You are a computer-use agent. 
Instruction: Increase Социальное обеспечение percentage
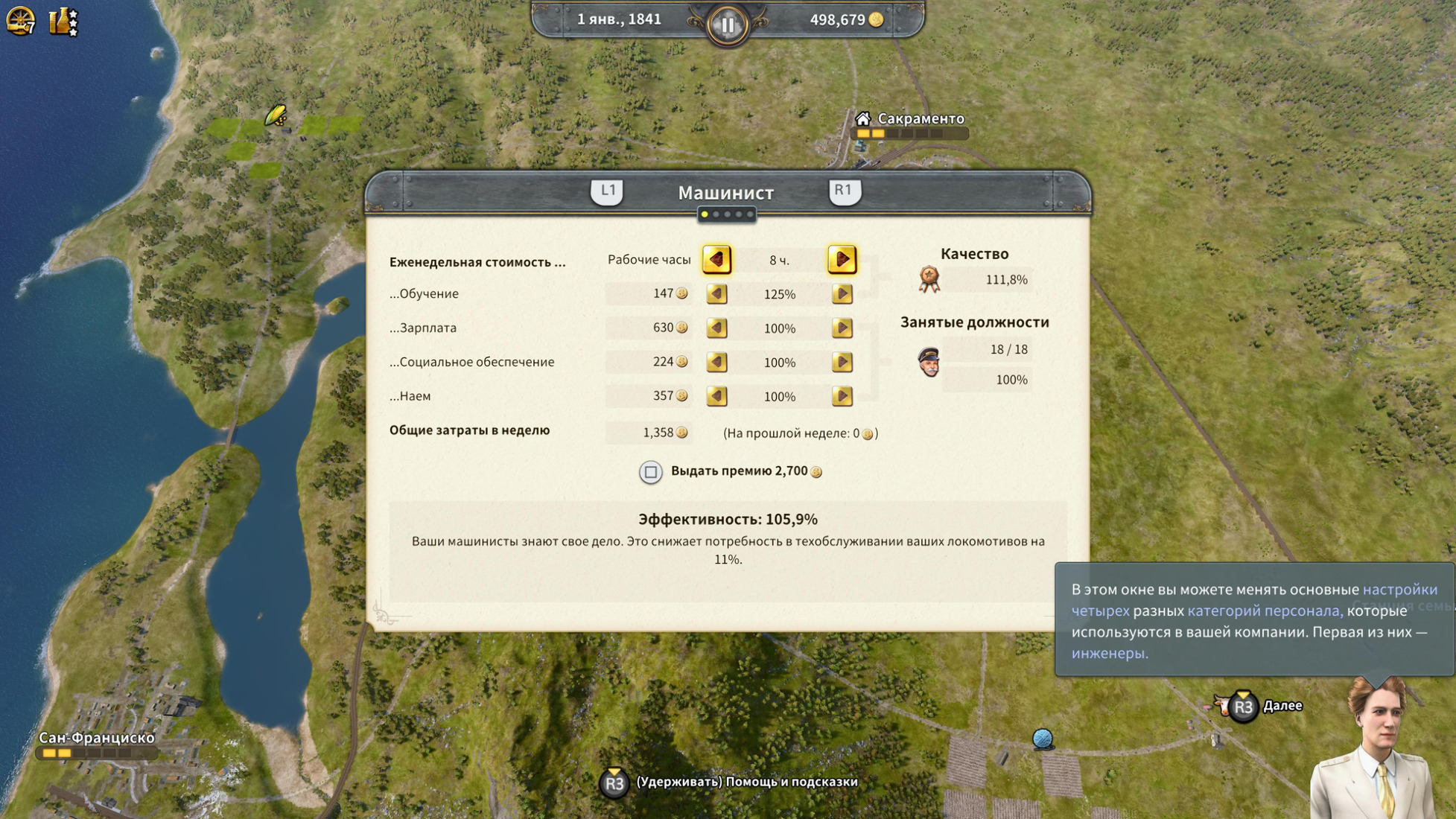tap(842, 363)
